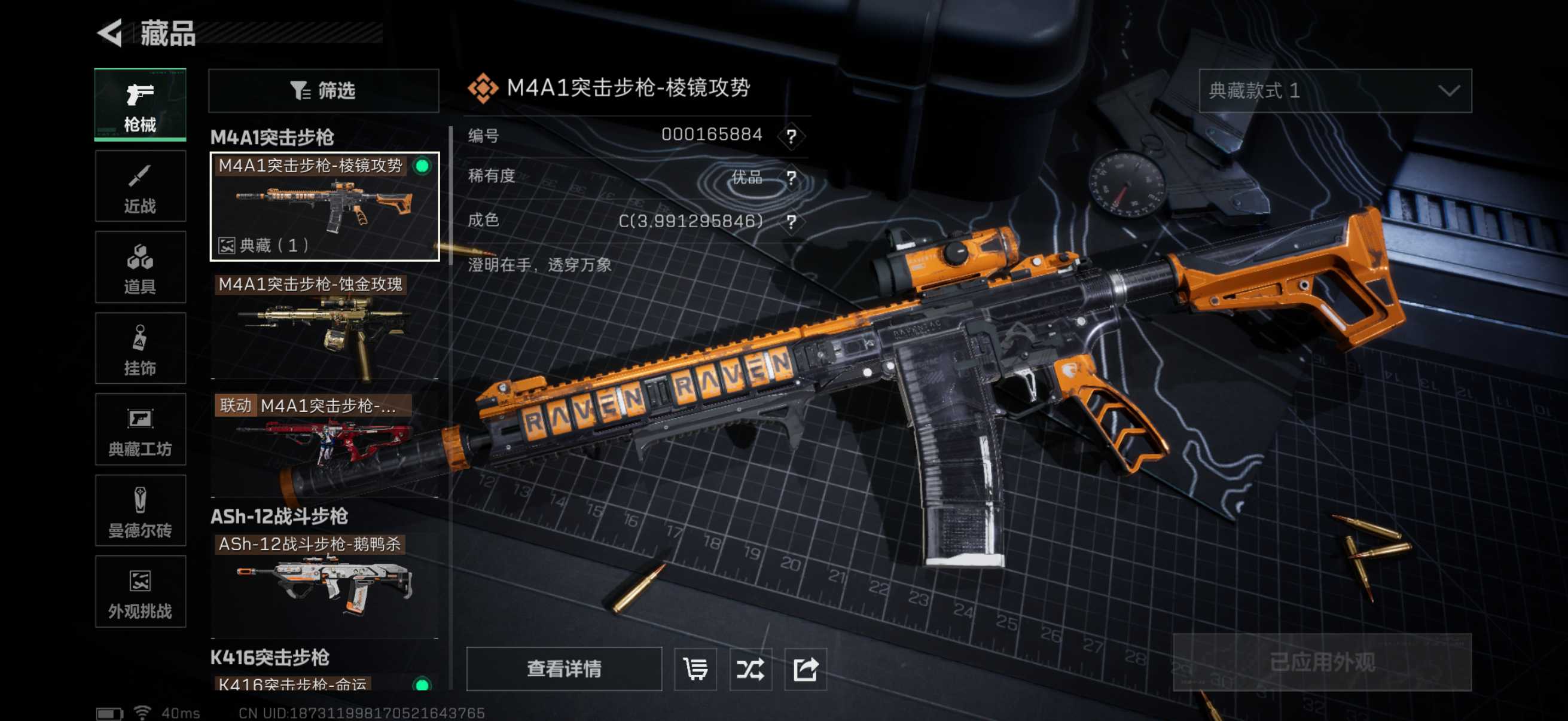Open the 近战 melee category

click(140, 187)
